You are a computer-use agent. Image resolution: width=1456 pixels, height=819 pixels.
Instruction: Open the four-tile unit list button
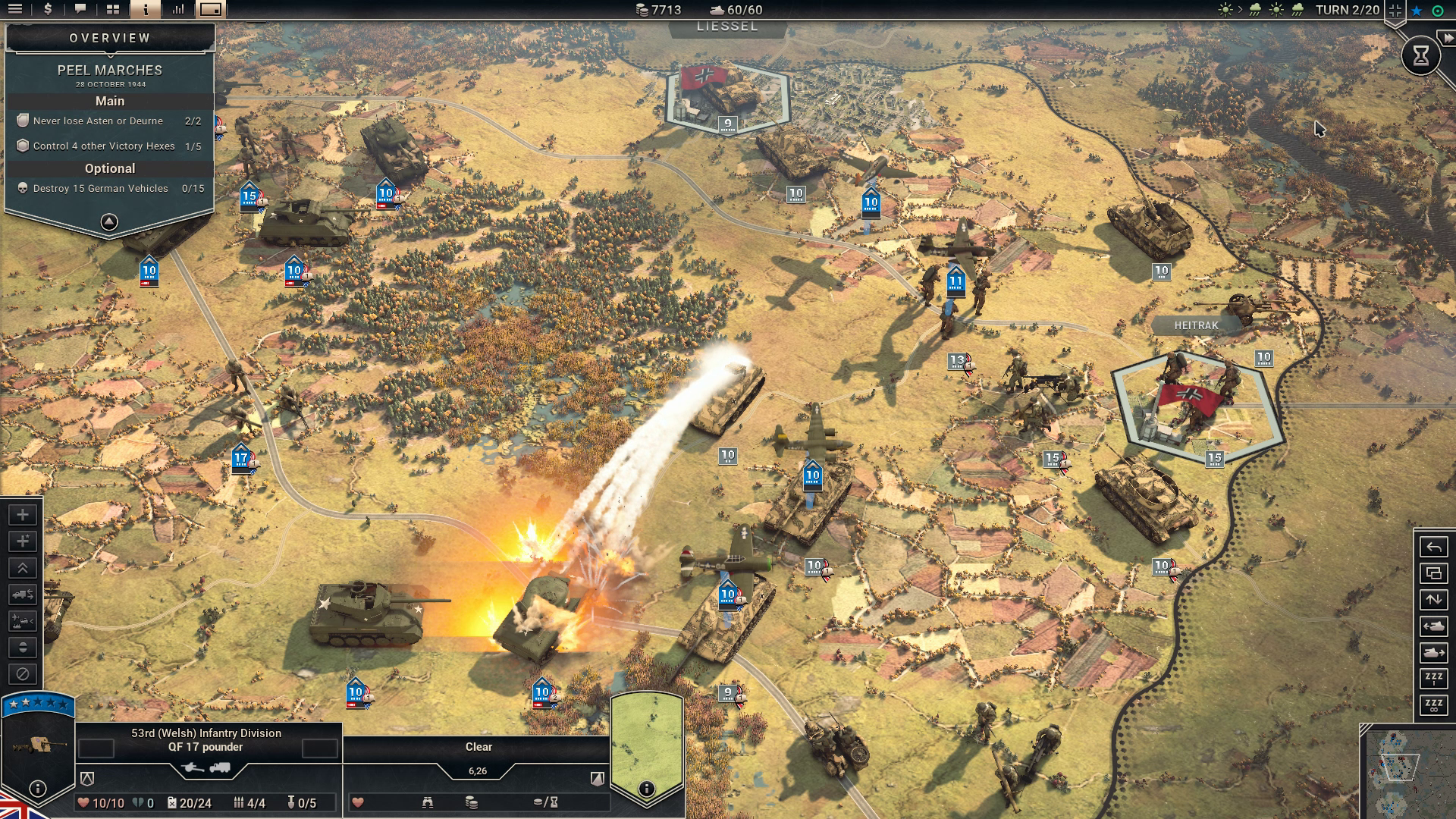[113, 9]
